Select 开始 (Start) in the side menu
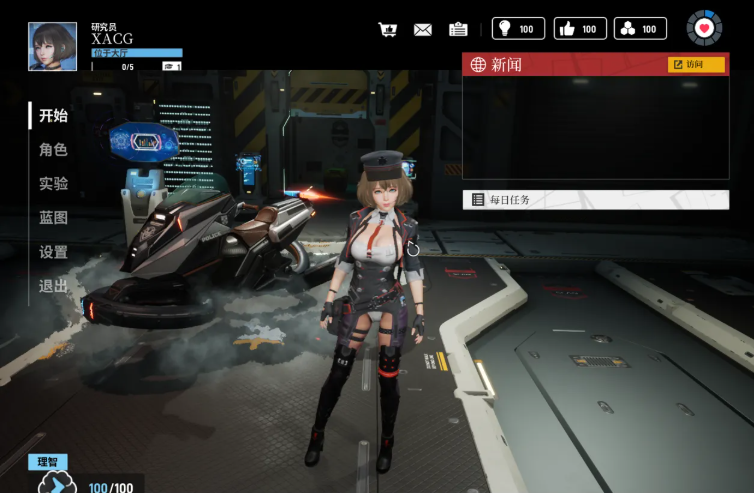The height and width of the screenshot is (493, 754). click(x=53, y=116)
